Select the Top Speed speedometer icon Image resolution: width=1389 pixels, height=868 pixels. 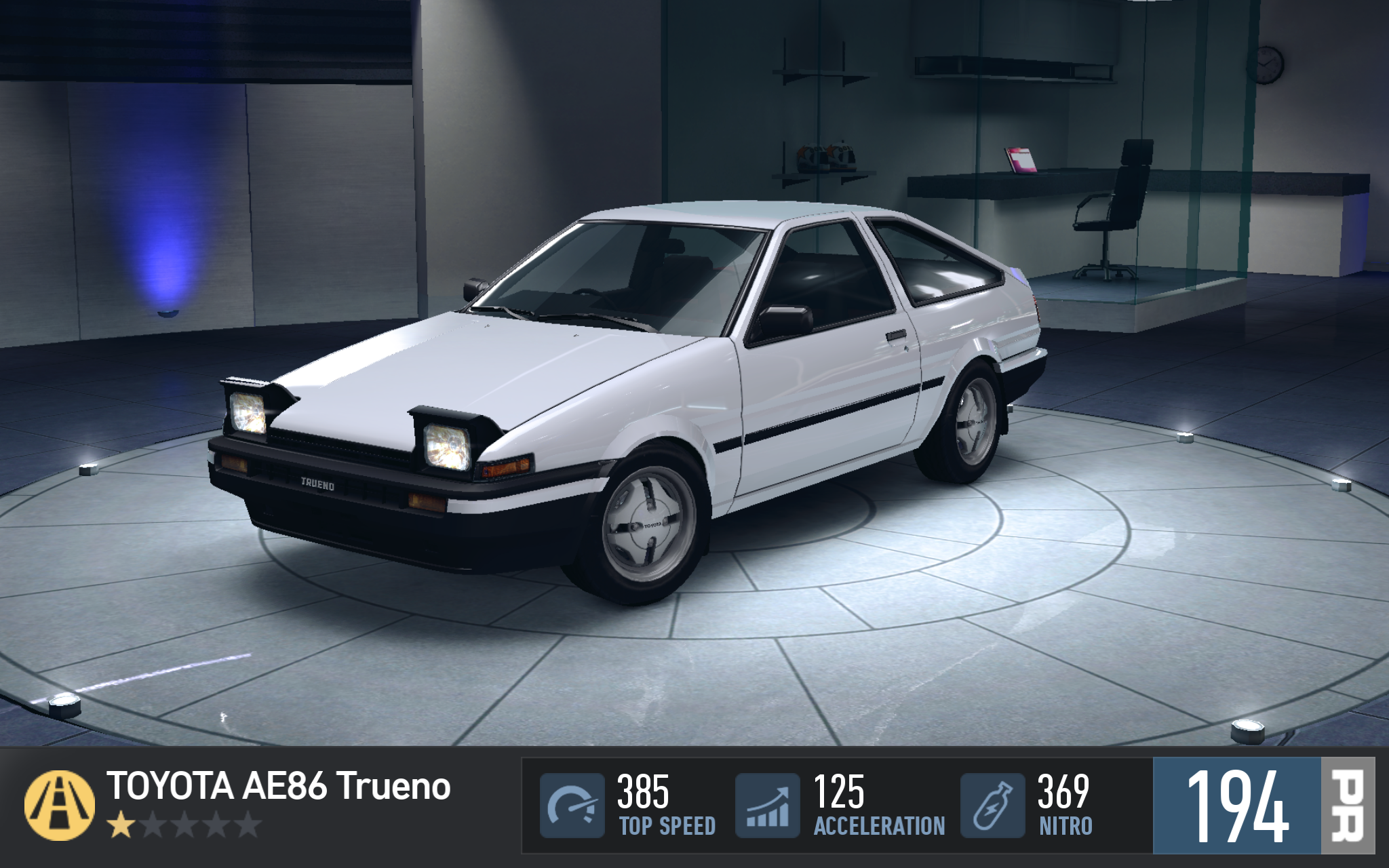(x=572, y=806)
